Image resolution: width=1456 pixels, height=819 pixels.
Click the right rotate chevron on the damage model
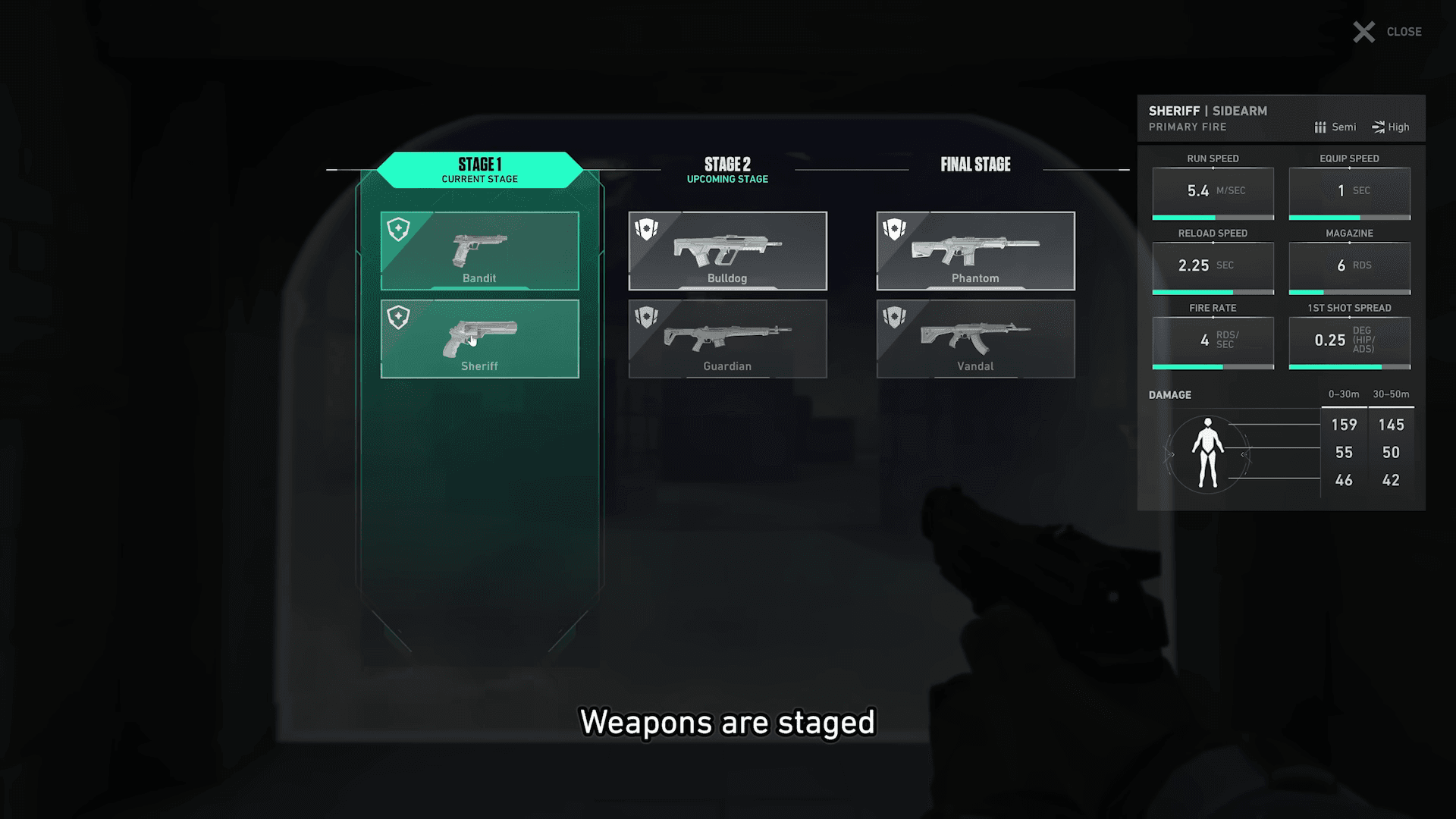(x=1244, y=454)
